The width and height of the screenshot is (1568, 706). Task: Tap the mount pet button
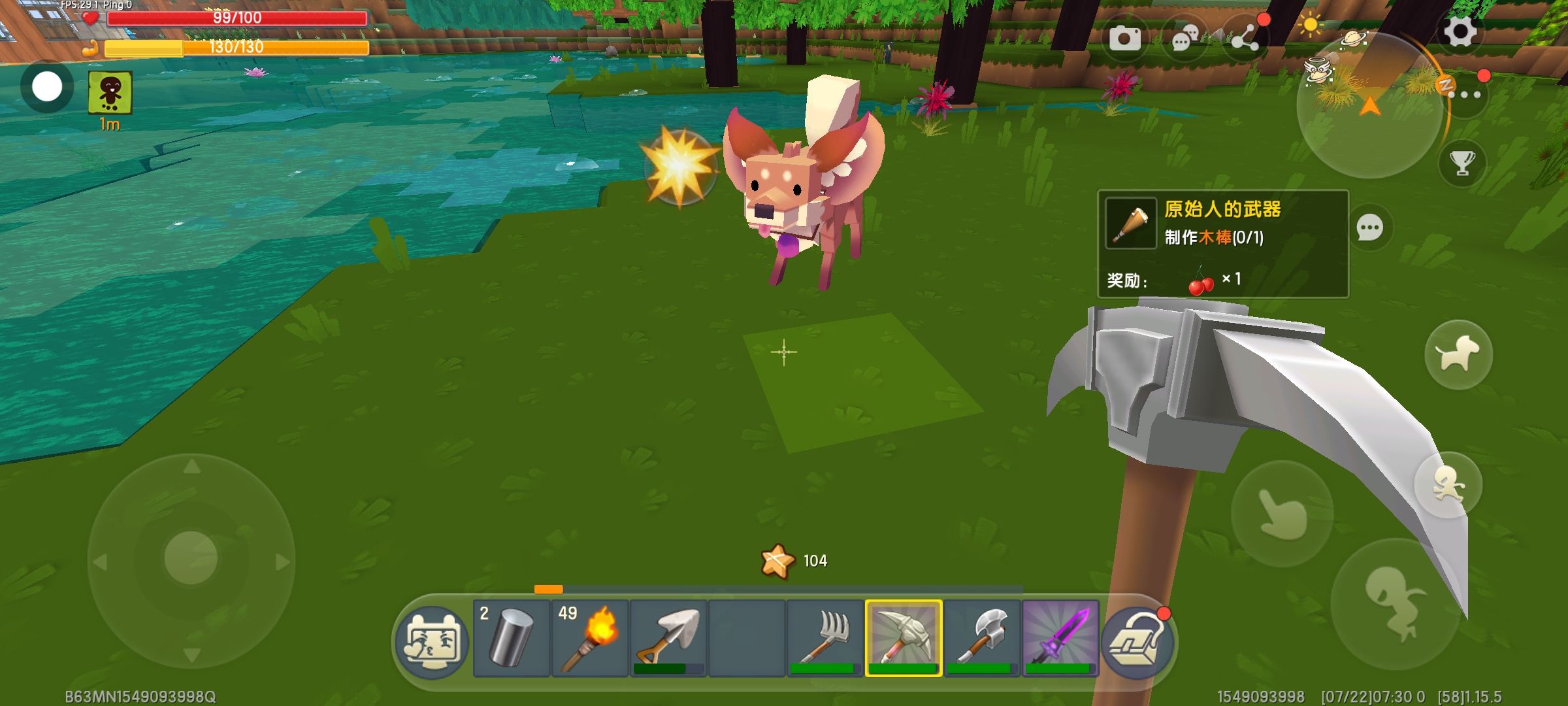1458,355
